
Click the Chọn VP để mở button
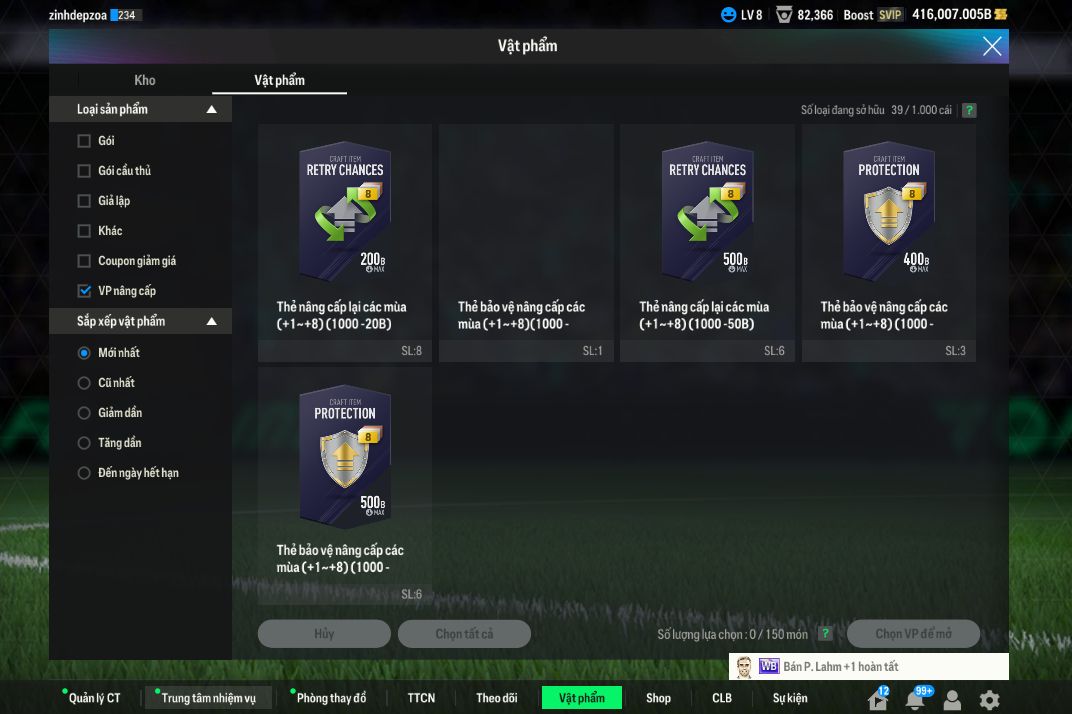[913, 634]
